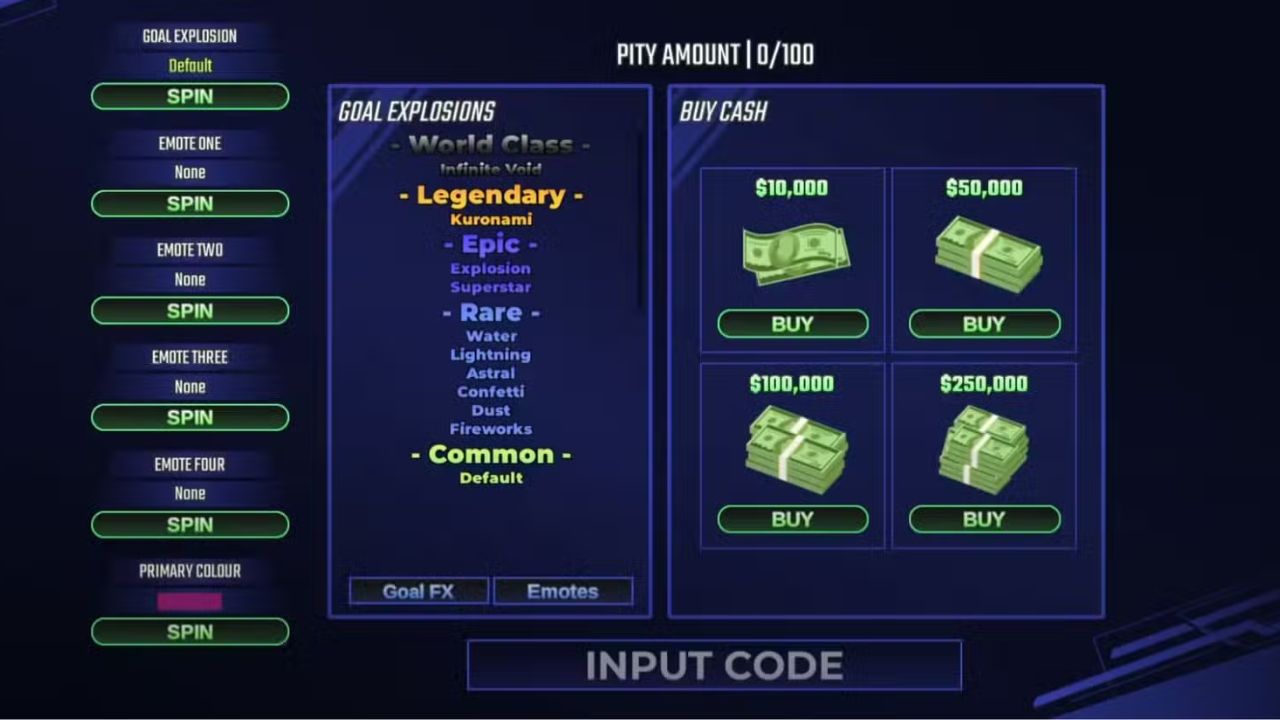Click the $10,000 dollar bill icon
Image resolution: width=1280 pixels, height=720 pixels.
793,252
